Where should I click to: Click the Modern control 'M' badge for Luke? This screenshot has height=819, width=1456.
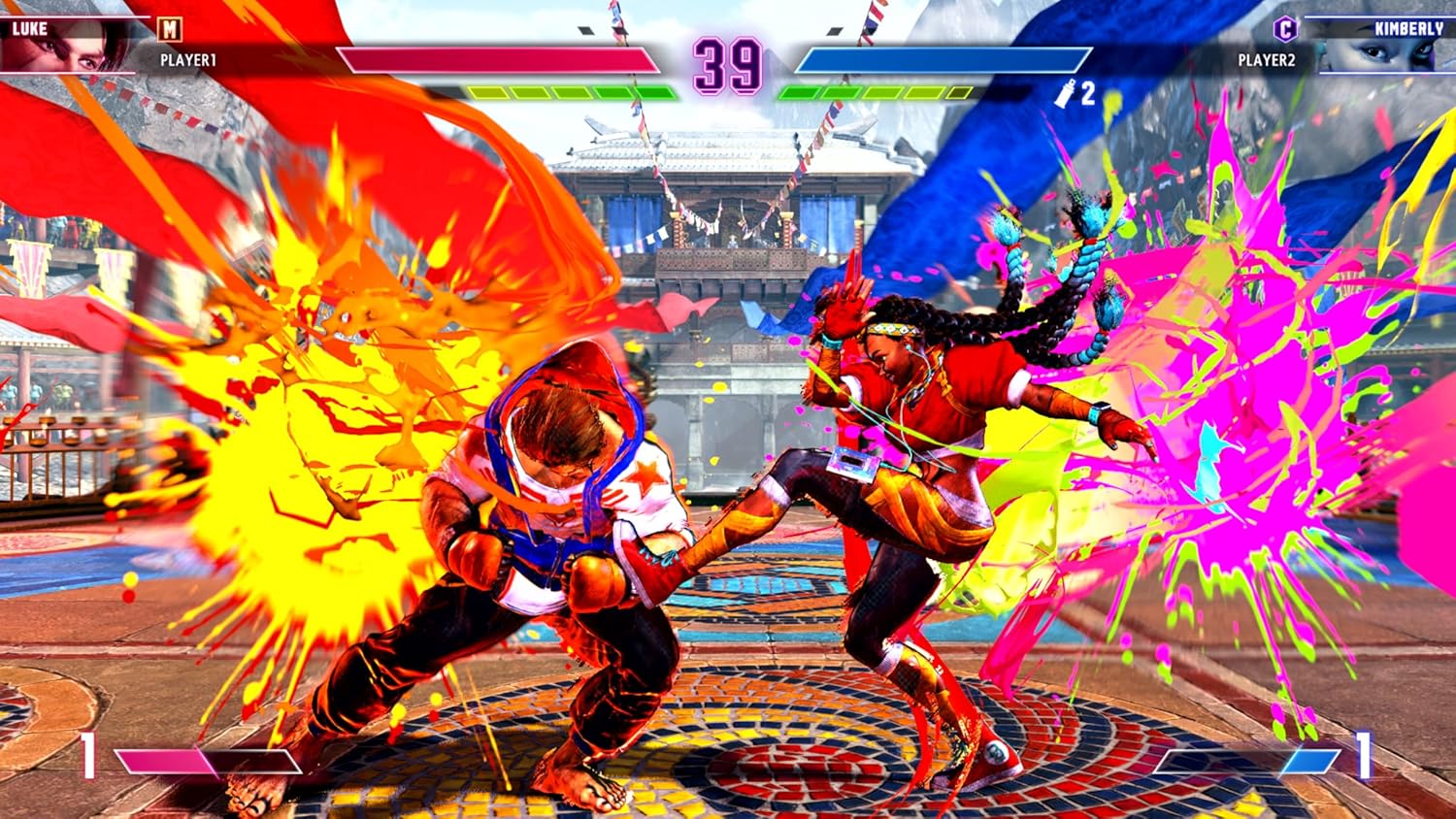[169, 30]
